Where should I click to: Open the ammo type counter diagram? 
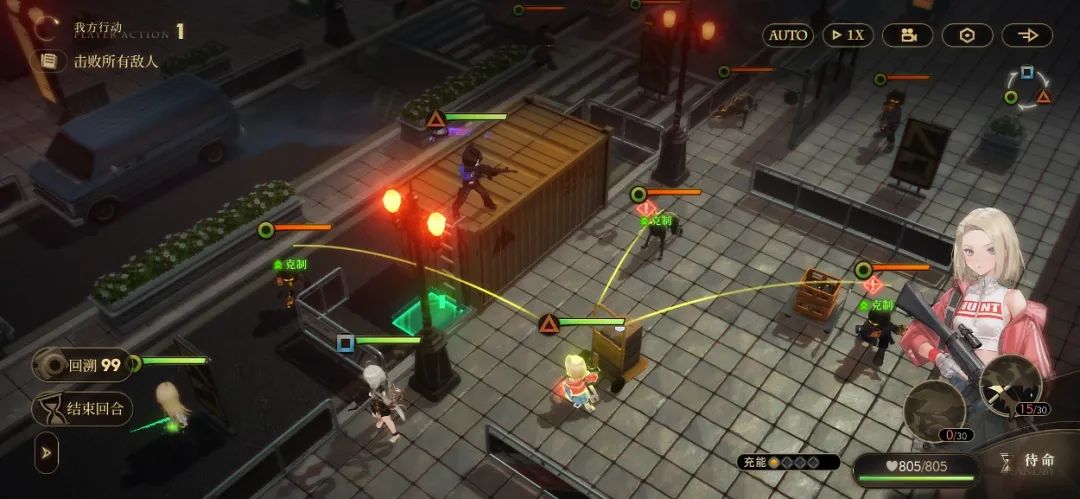click(x=1027, y=87)
